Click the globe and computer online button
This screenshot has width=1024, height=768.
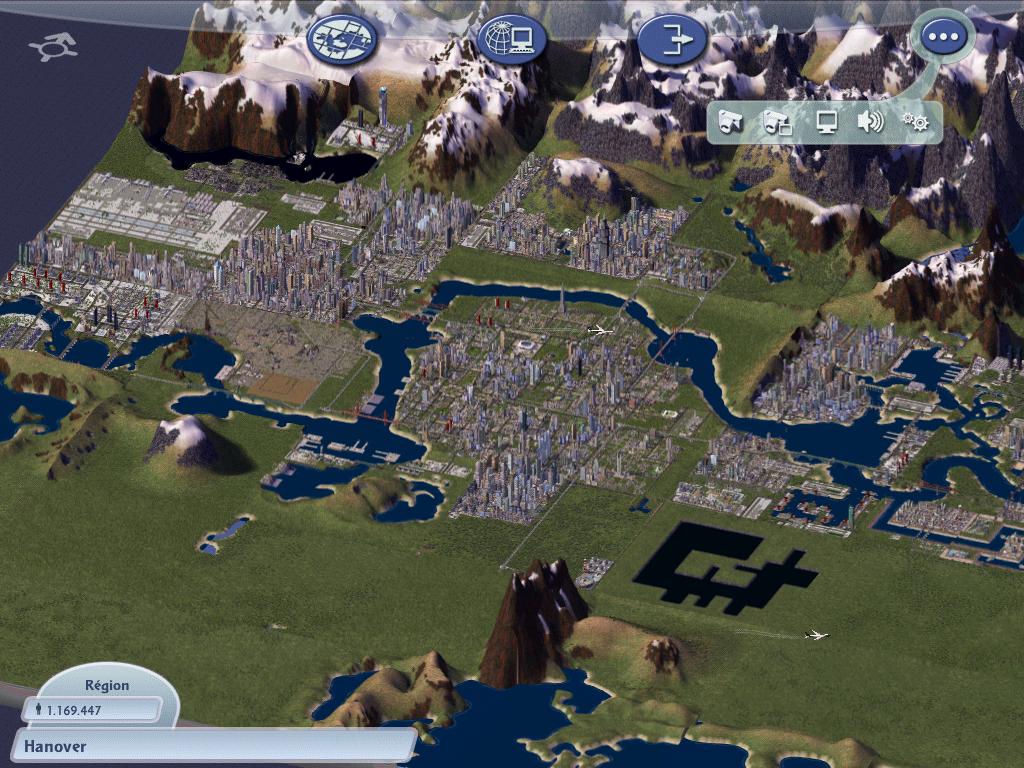point(512,39)
